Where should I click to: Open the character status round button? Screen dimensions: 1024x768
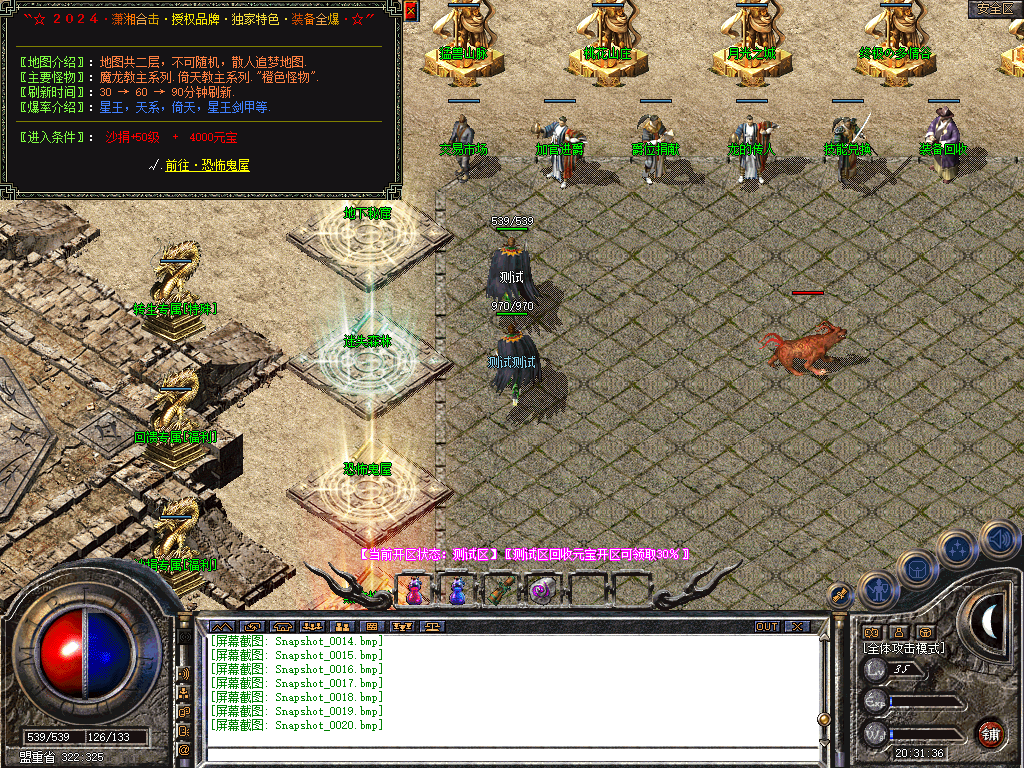pos(875,590)
